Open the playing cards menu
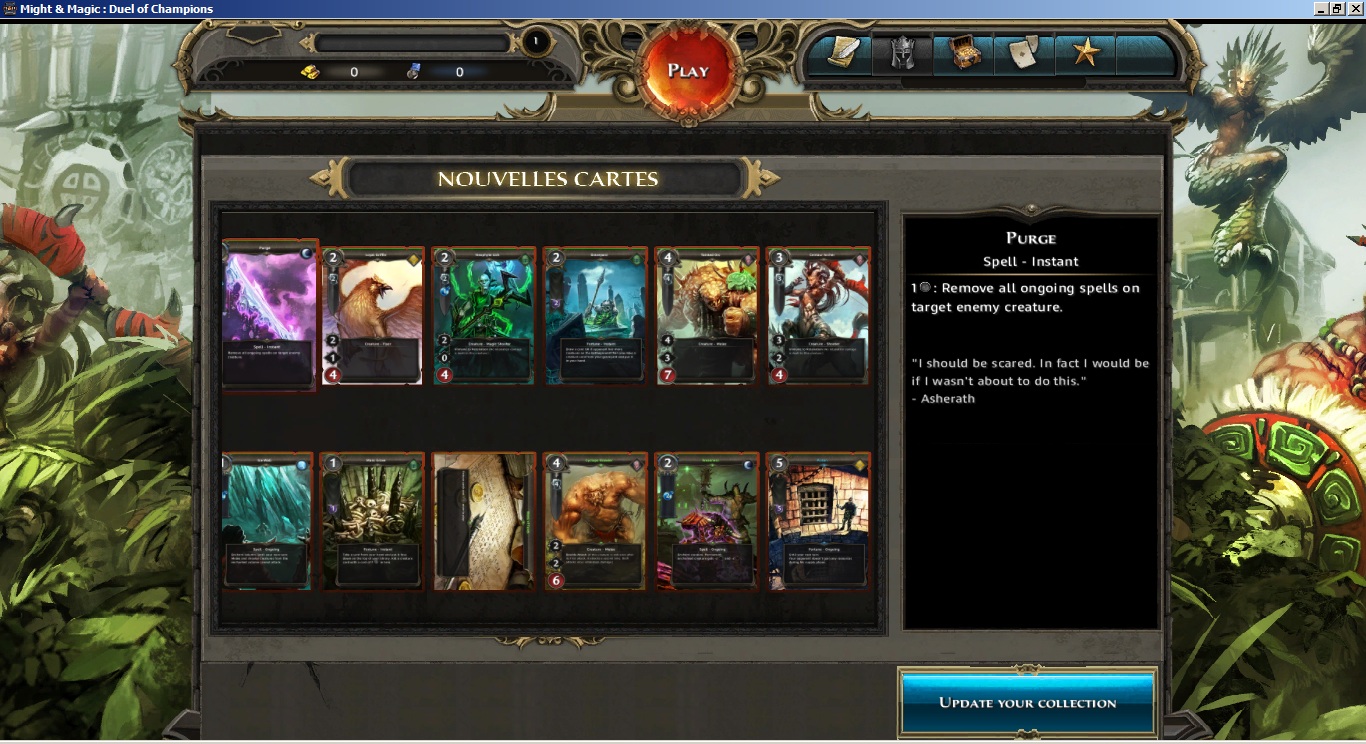 pyautogui.click(x=1024, y=54)
